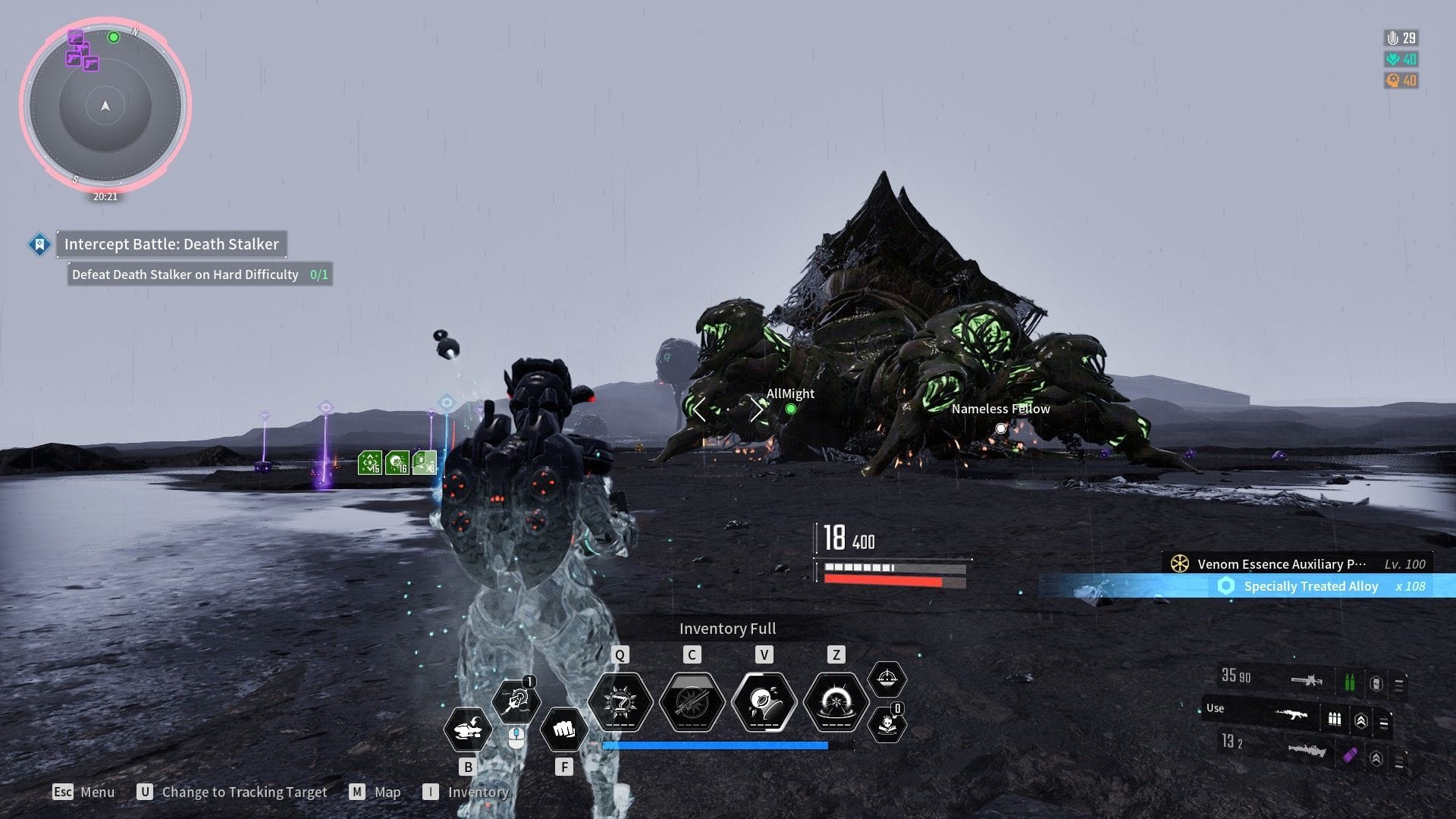The image size is (1456, 819).
Task: Click the melee punch F icon
Action: point(564,730)
